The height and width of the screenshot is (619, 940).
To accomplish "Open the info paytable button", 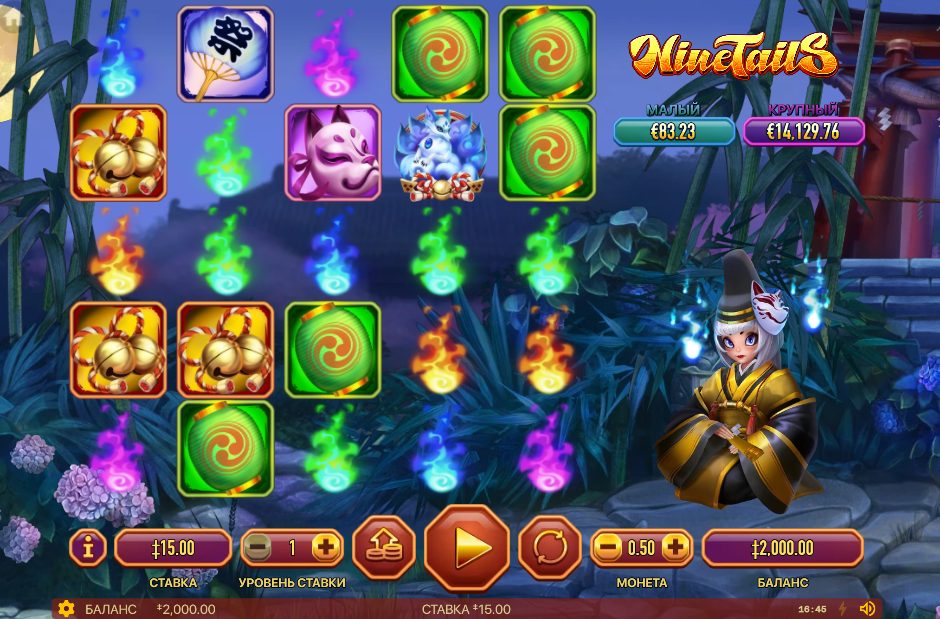I will [88, 547].
